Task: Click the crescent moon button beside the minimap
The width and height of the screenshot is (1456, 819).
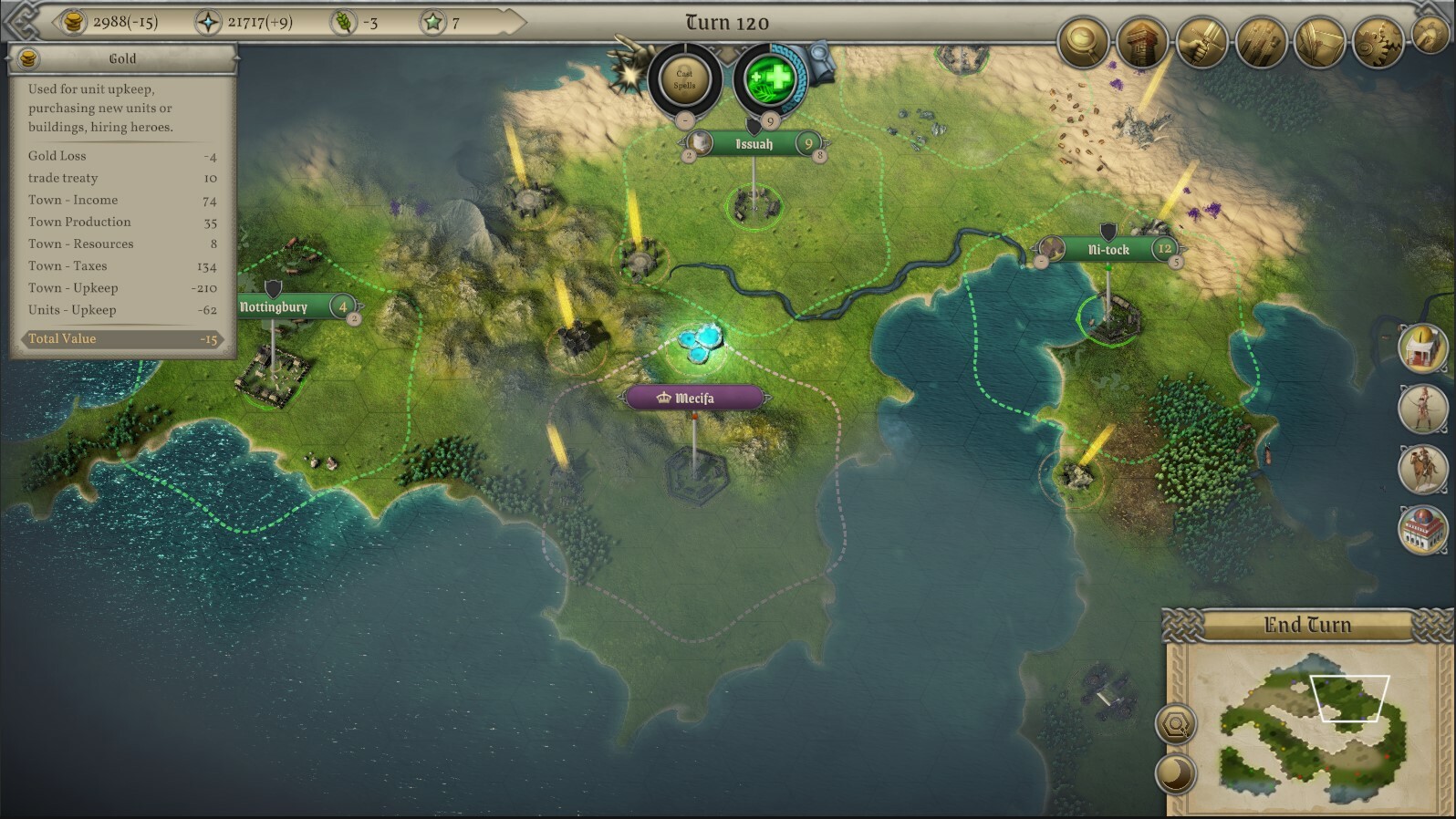Action: pos(1176,773)
